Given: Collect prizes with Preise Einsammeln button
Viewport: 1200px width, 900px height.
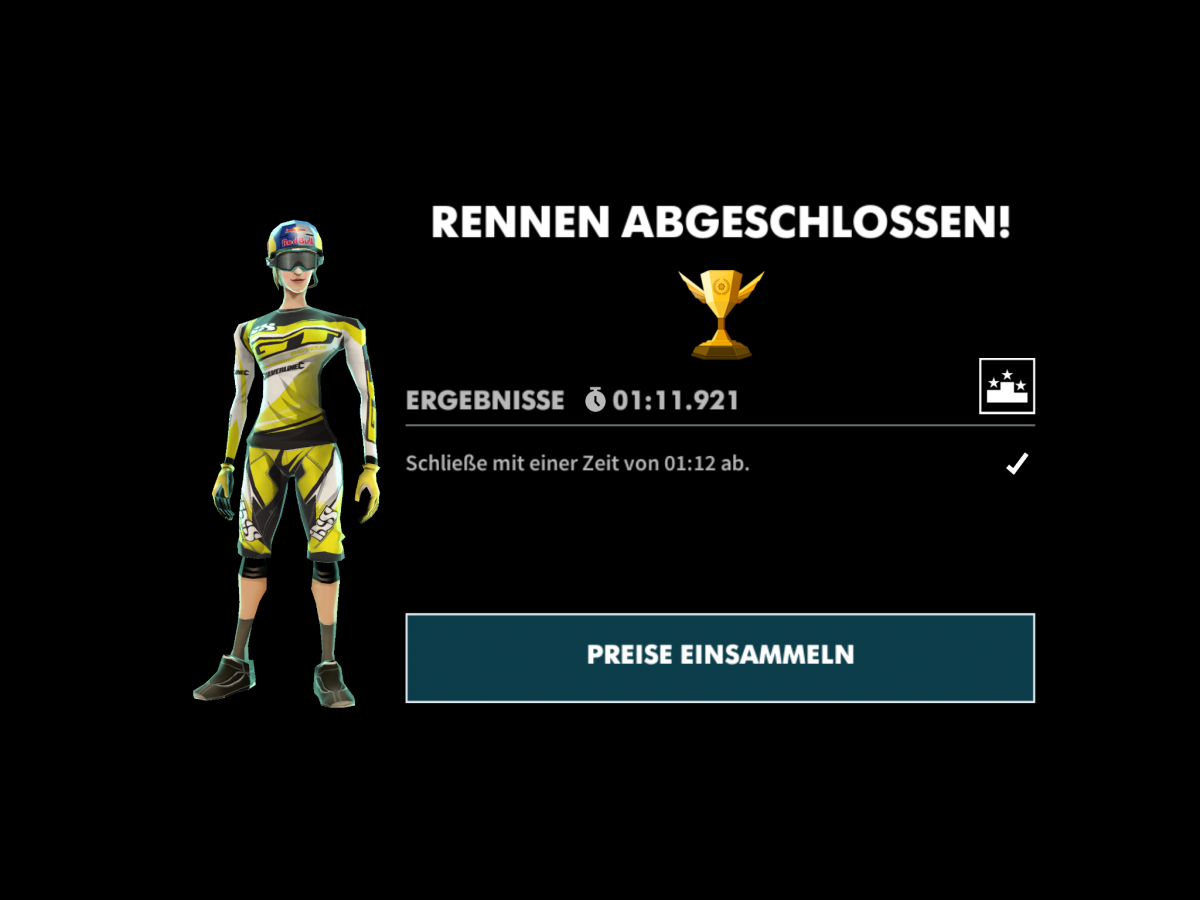Looking at the screenshot, I should [720, 657].
